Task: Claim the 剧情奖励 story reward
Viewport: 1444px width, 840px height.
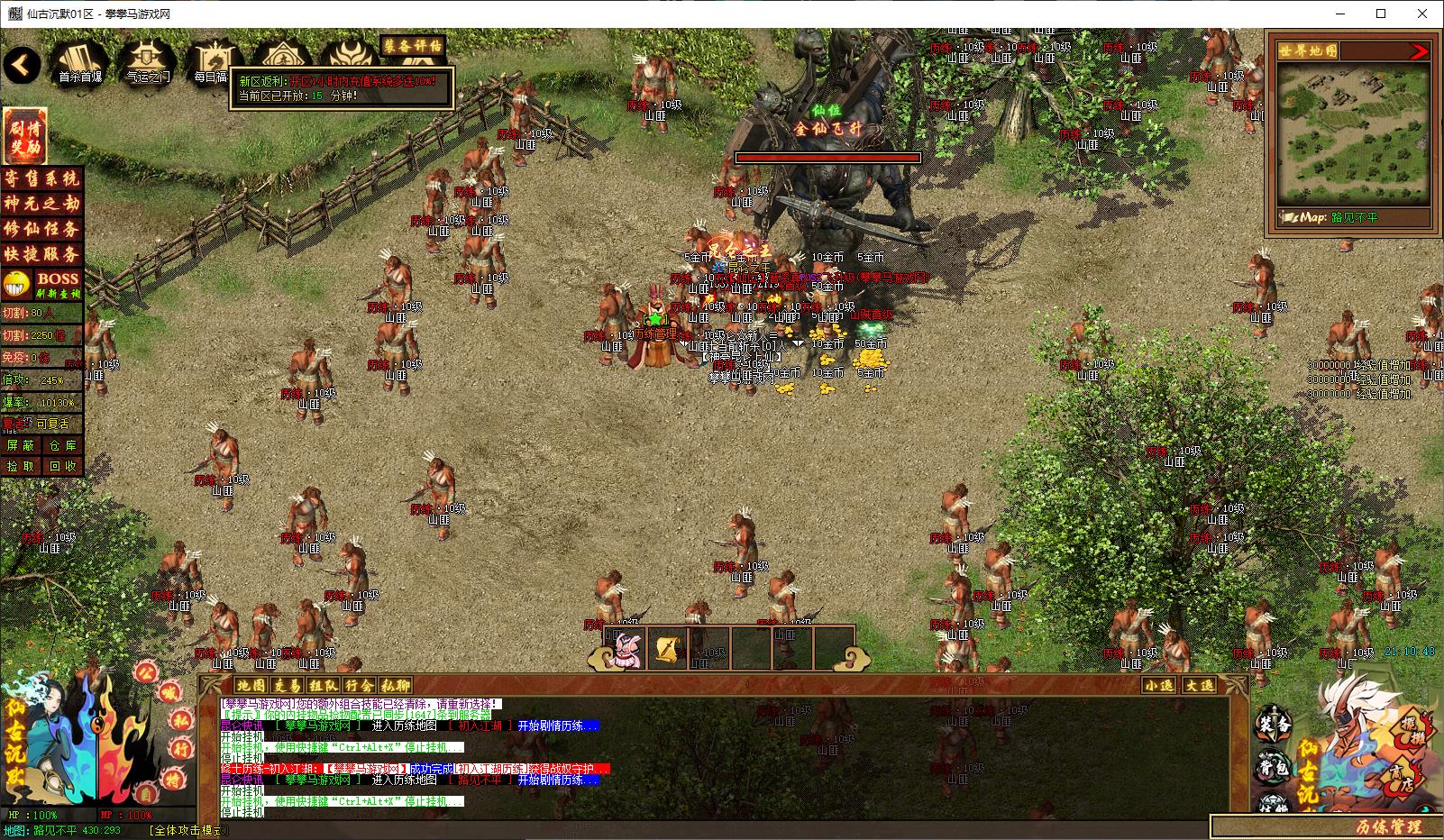Action: (24, 135)
